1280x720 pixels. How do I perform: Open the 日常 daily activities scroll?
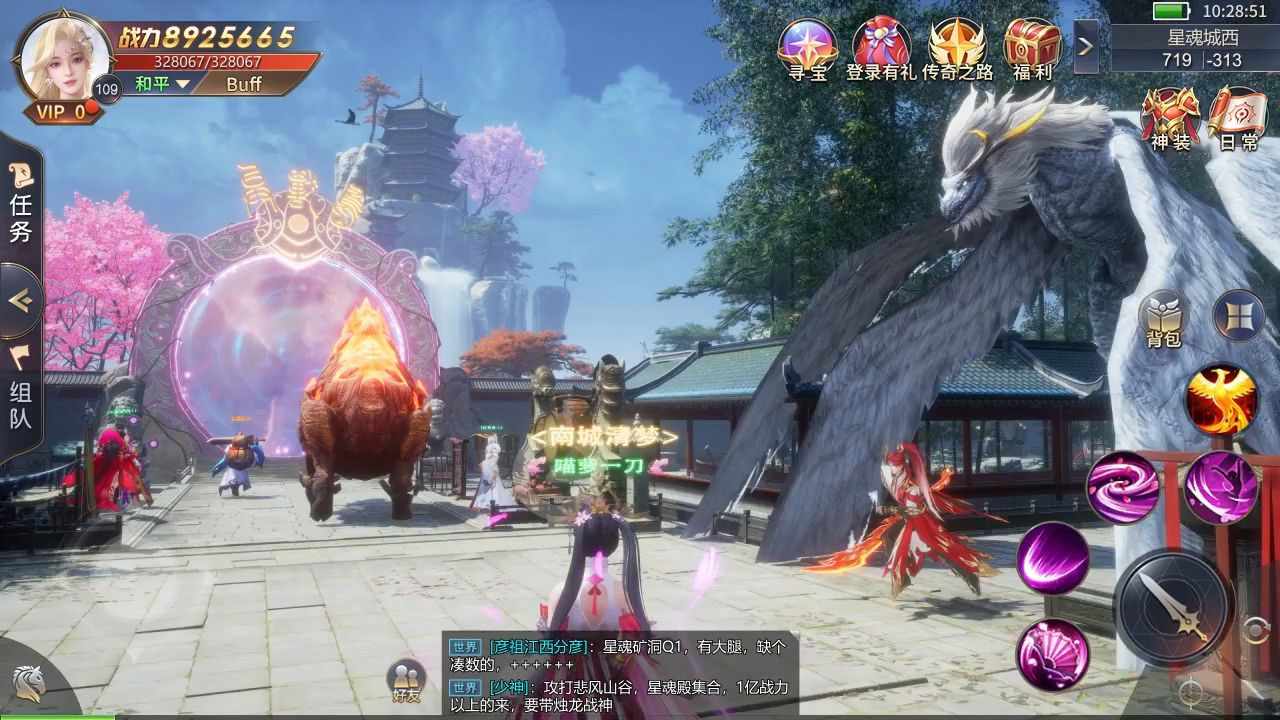1237,118
